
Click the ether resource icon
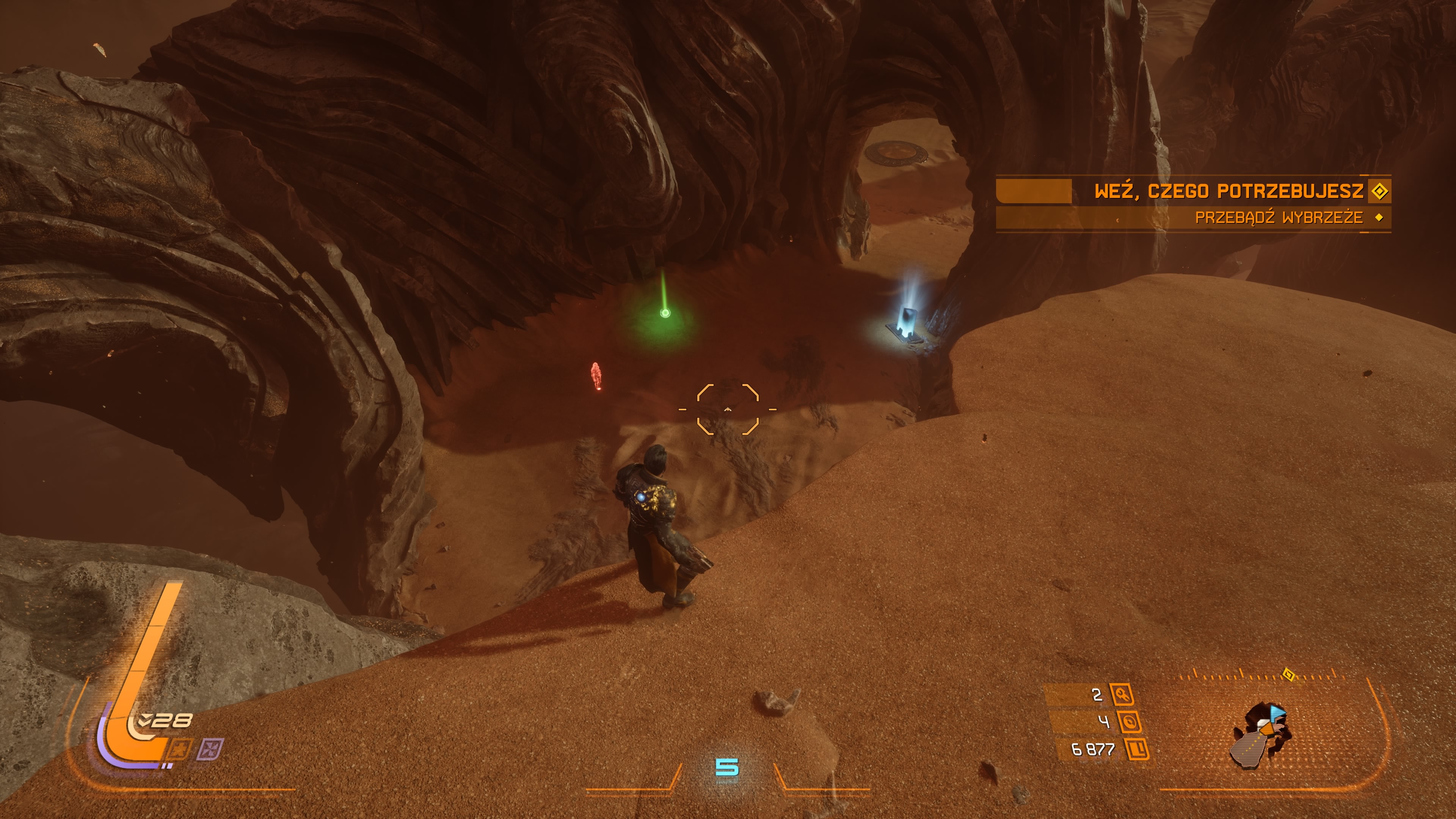[x=1129, y=722]
